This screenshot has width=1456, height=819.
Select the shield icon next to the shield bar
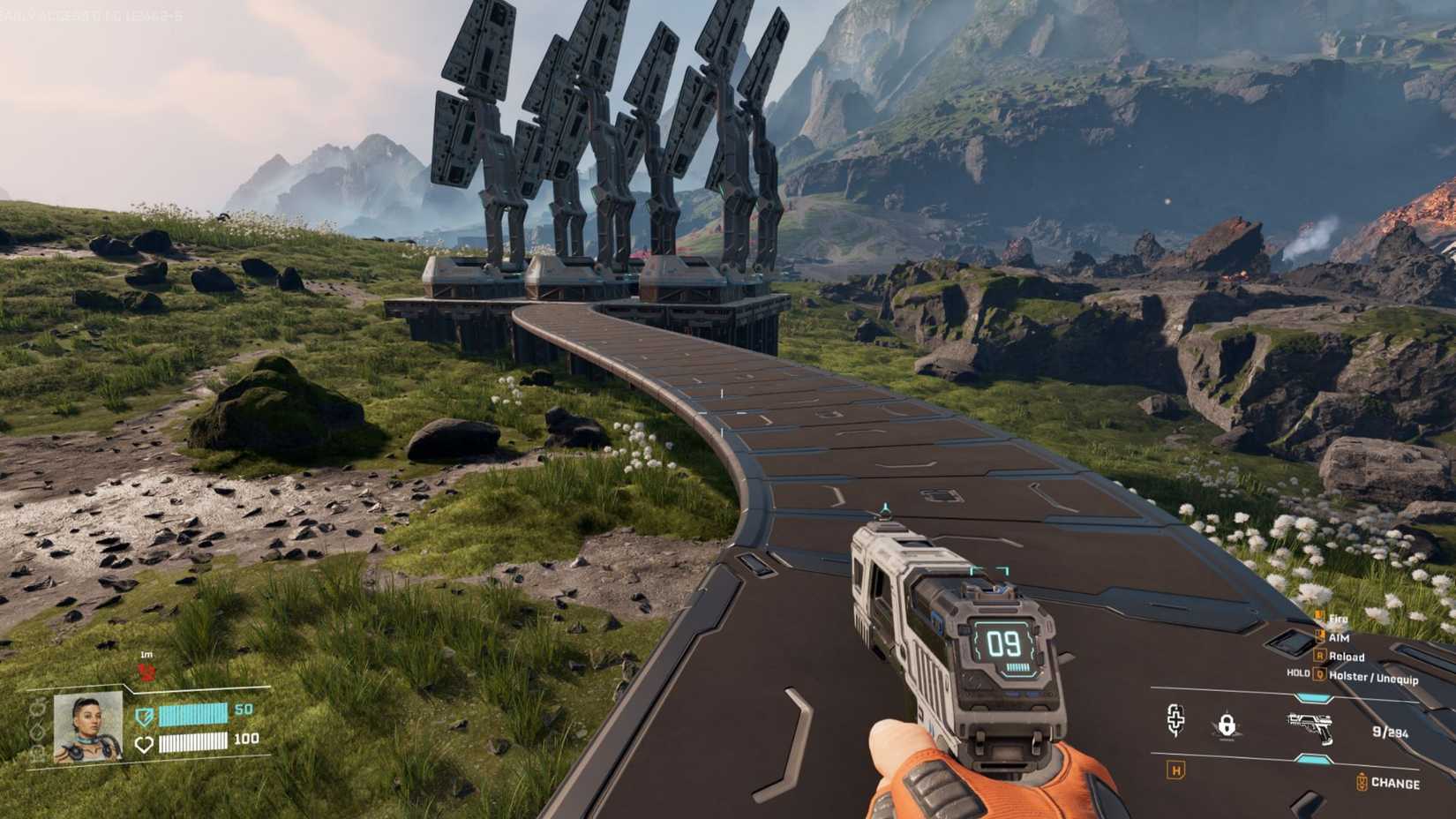click(x=145, y=718)
